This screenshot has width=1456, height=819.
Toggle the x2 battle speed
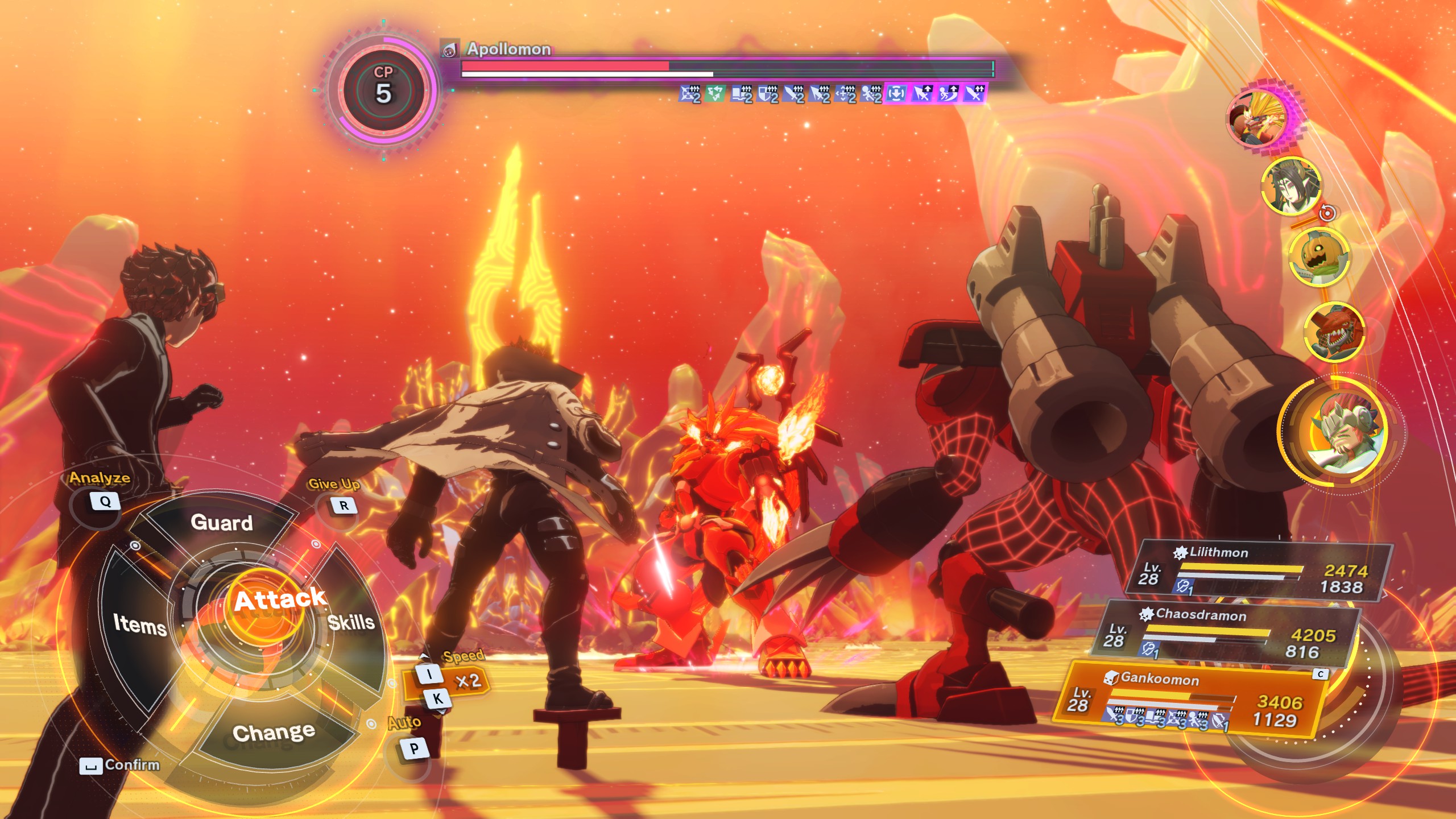coord(468,681)
